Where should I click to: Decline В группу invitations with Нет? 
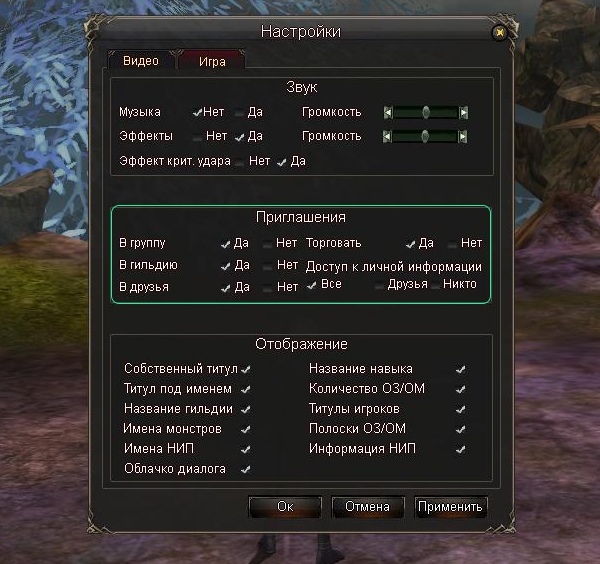pyautogui.click(x=267, y=243)
